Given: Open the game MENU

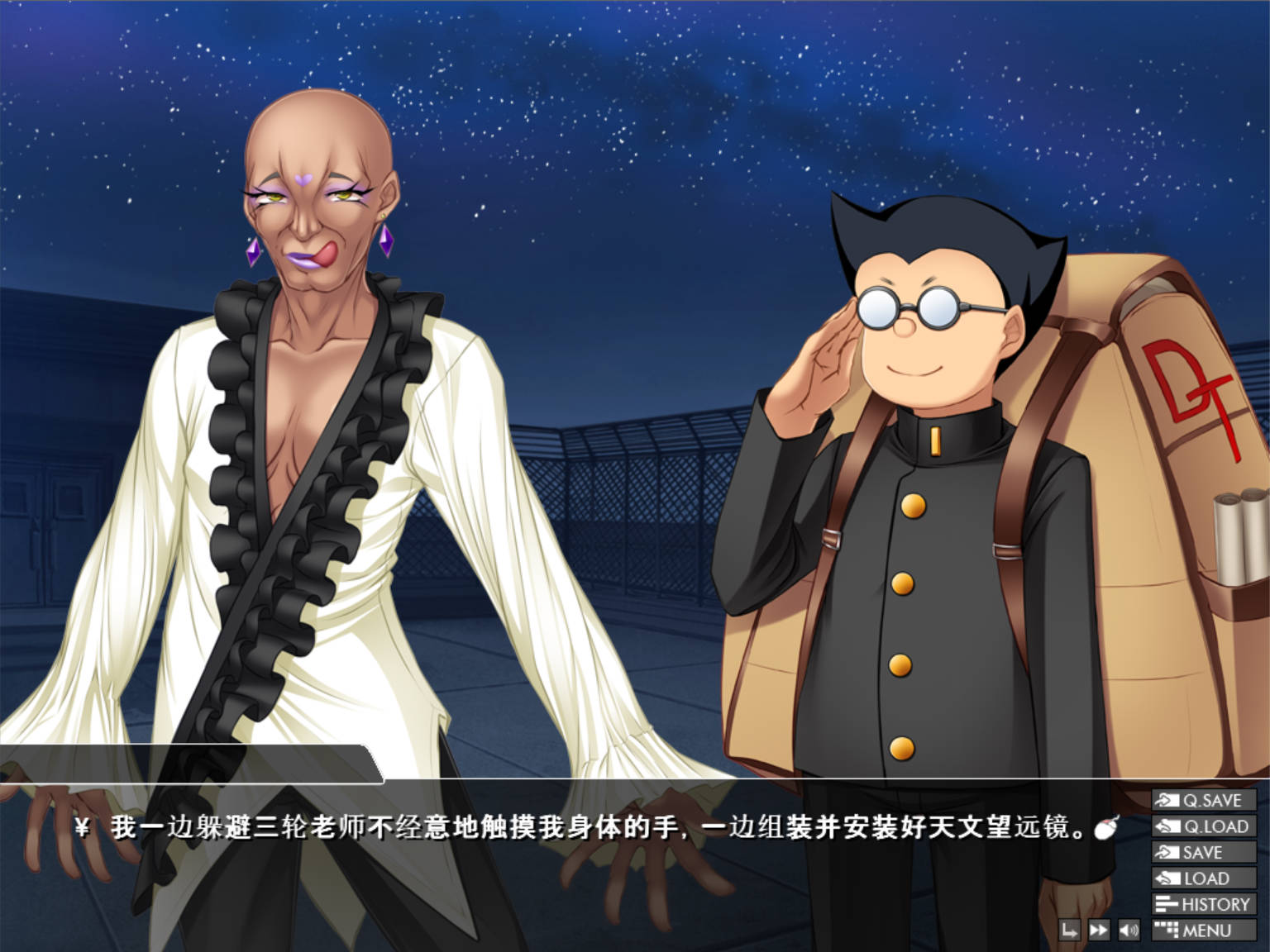Looking at the screenshot, I should coord(1203,931).
